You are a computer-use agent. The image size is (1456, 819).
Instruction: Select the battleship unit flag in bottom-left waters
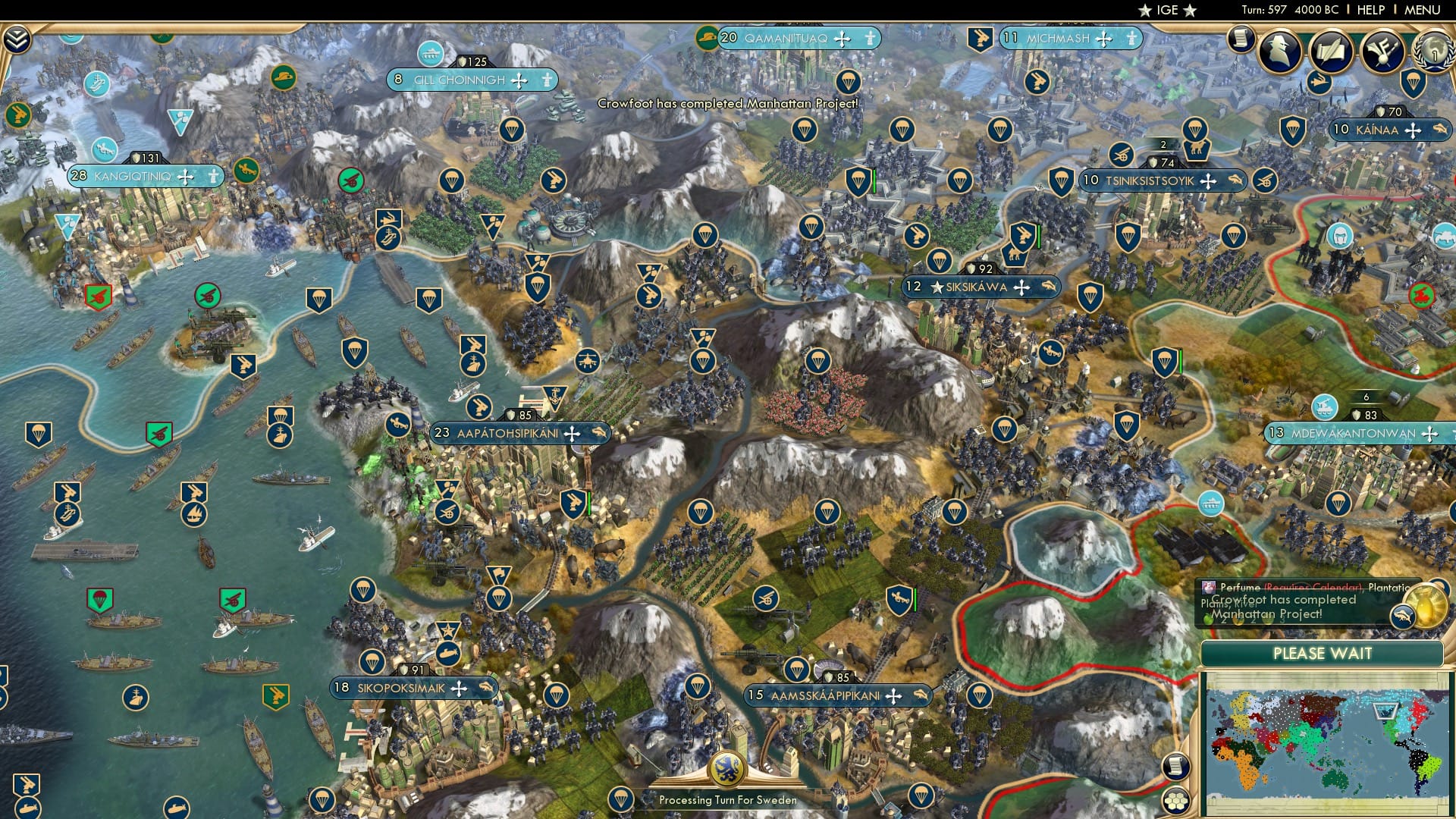tap(136, 697)
